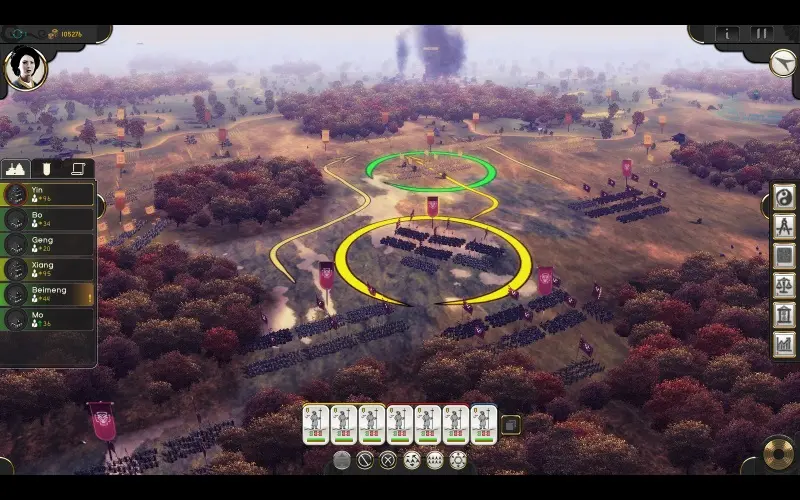Open the pillared building panel

tap(784, 314)
